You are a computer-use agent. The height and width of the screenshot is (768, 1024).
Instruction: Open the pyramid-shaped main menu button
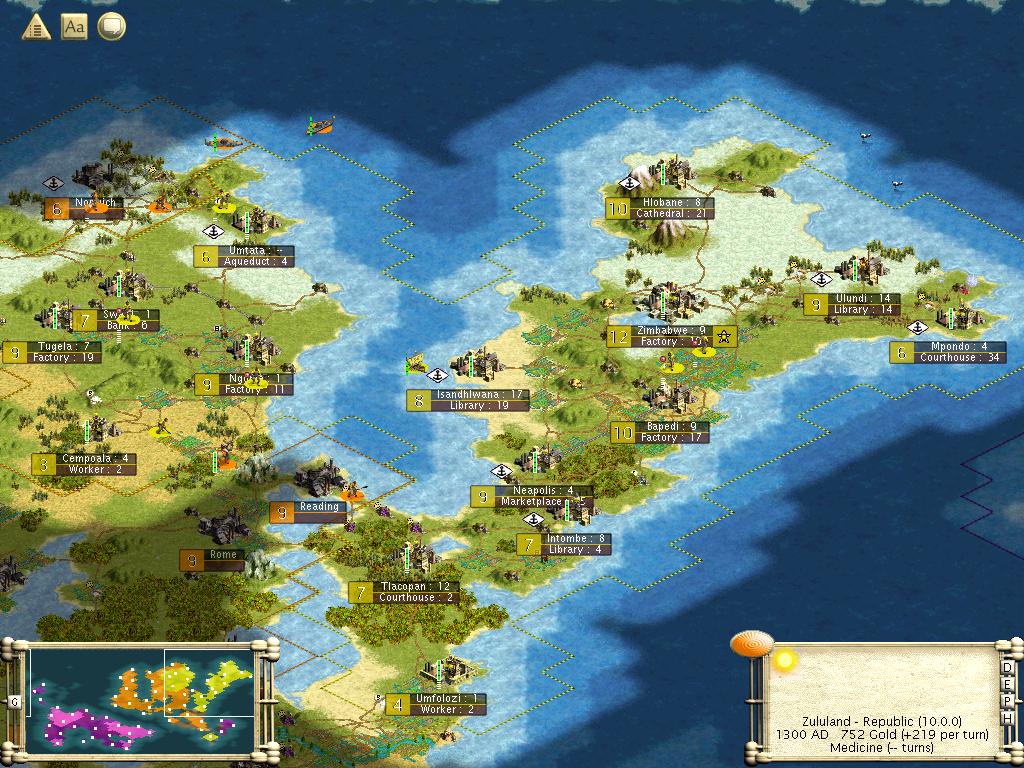(36, 27)
